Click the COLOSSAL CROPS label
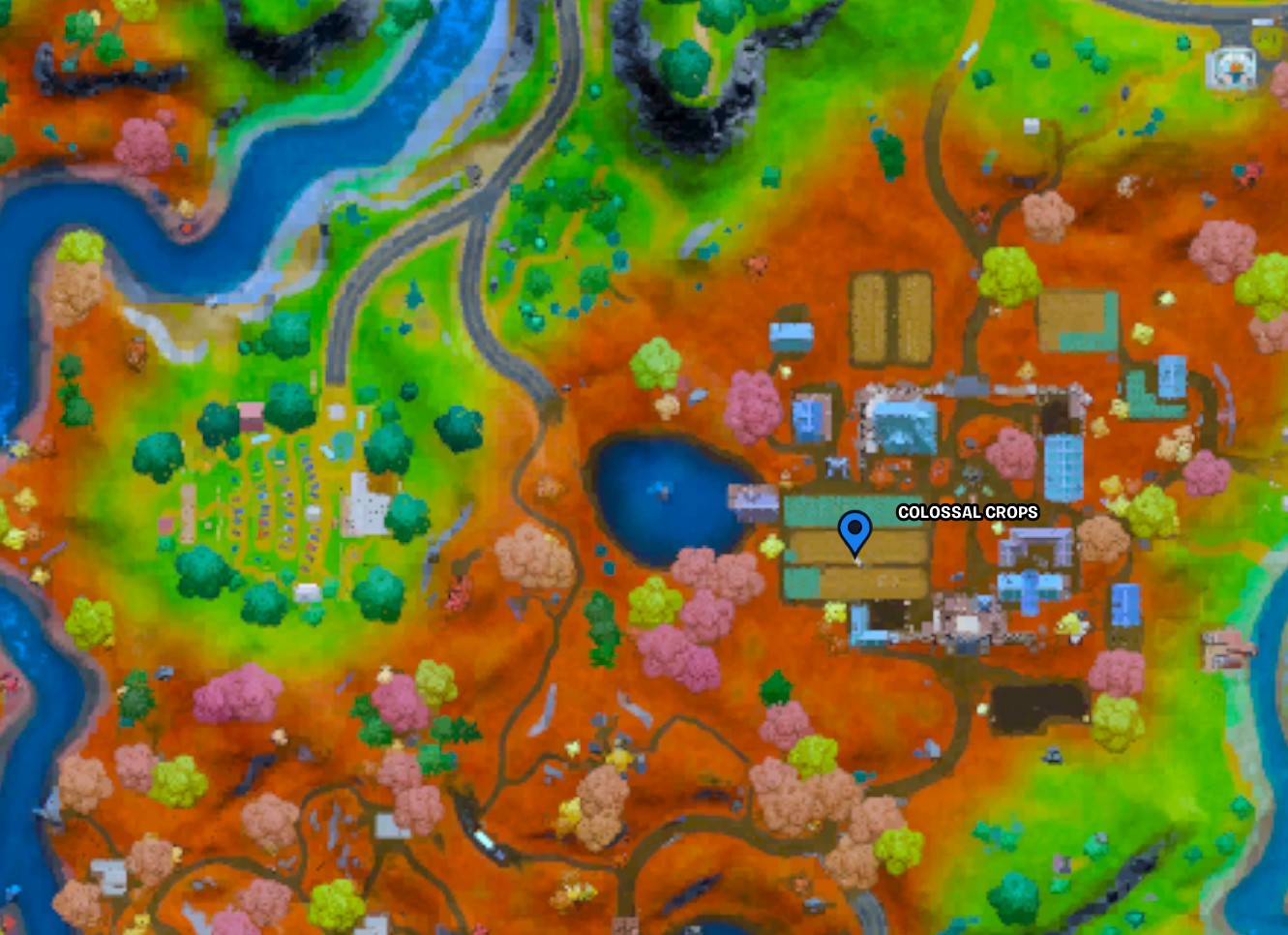 [x=966, y=513]
